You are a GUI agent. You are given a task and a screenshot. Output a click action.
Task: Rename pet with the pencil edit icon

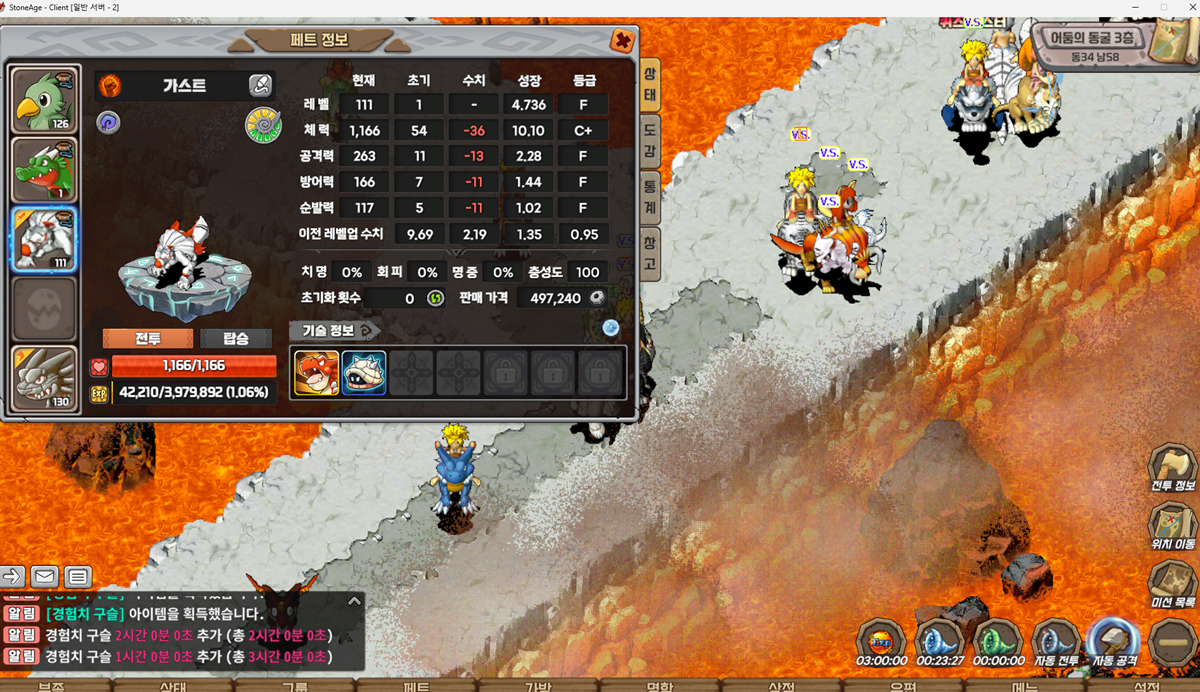260,85
